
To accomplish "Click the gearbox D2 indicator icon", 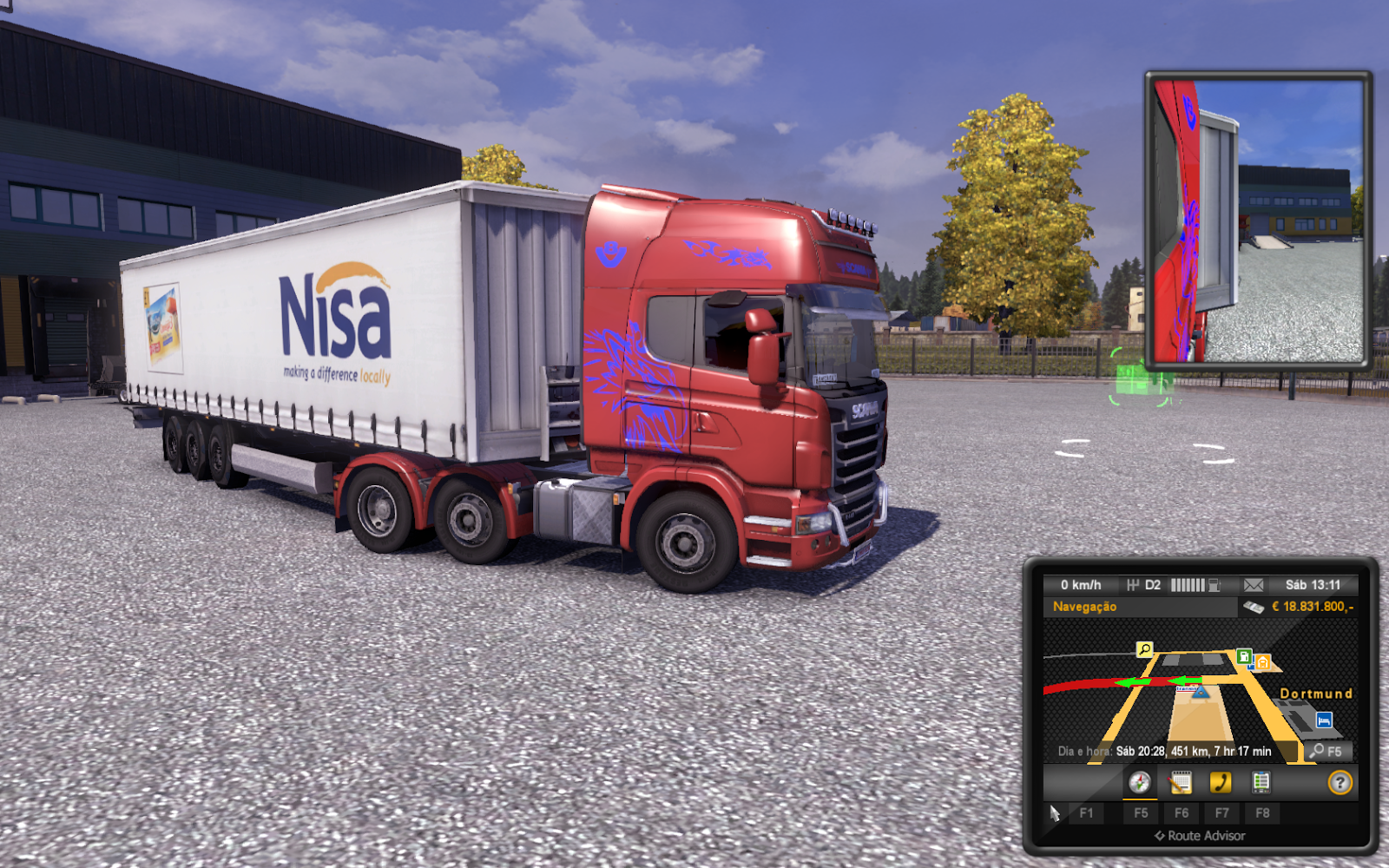I will pos(1142,585).
